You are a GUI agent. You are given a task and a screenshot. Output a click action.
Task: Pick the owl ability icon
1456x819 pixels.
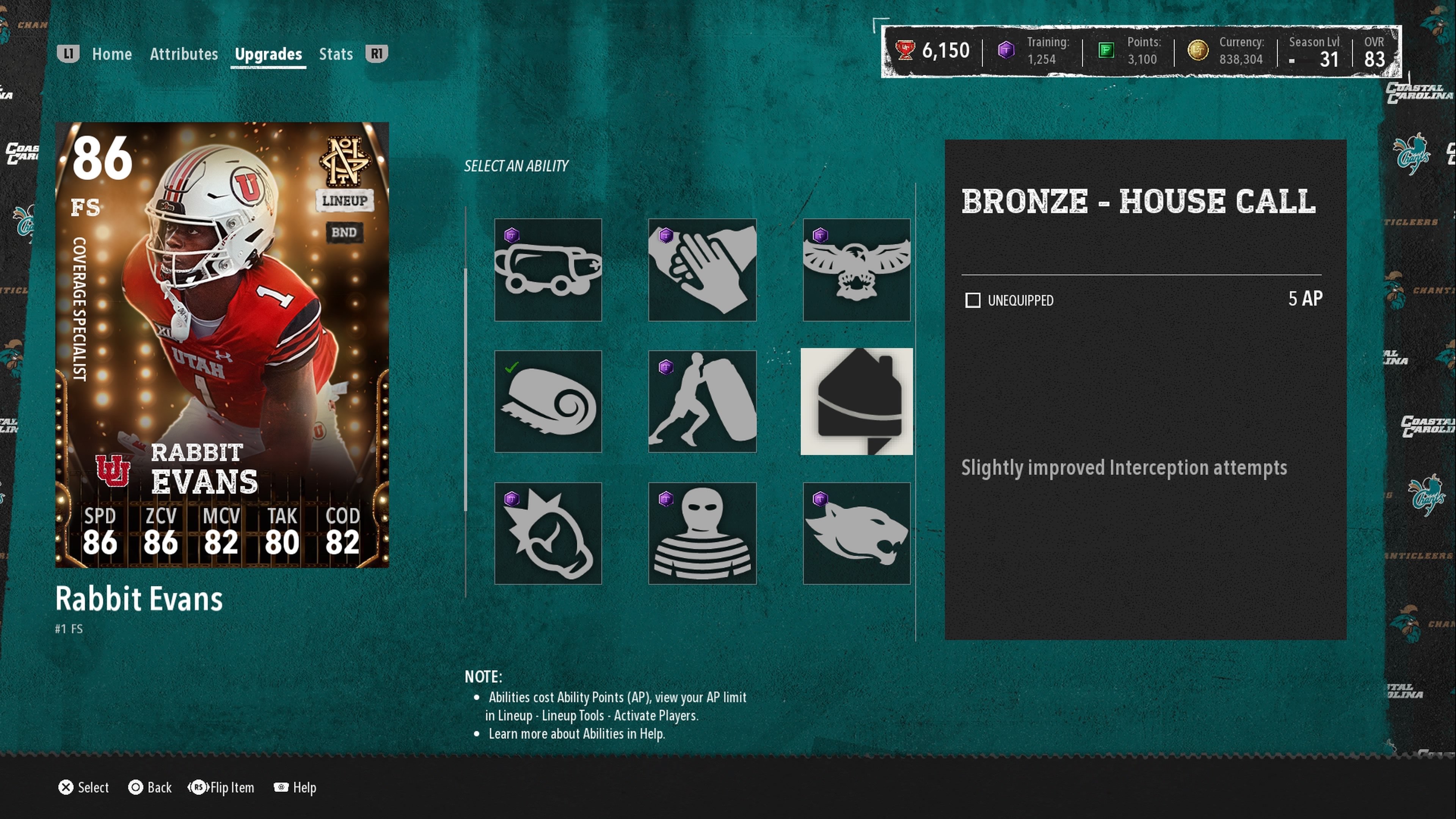(x=856, y=270)
